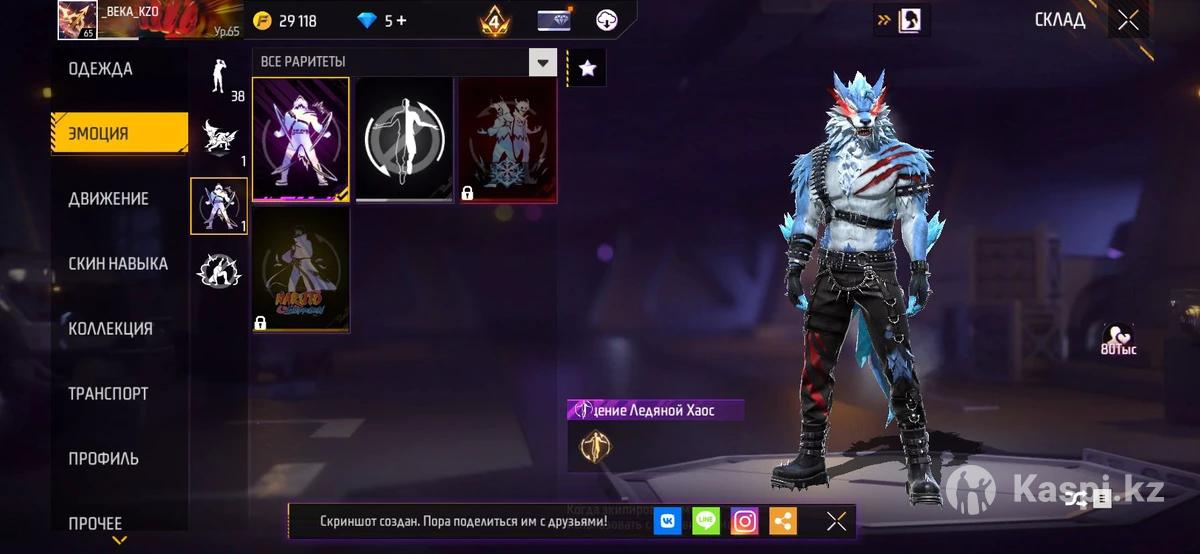Open the Все раритеты rarity dropdown

542,62
